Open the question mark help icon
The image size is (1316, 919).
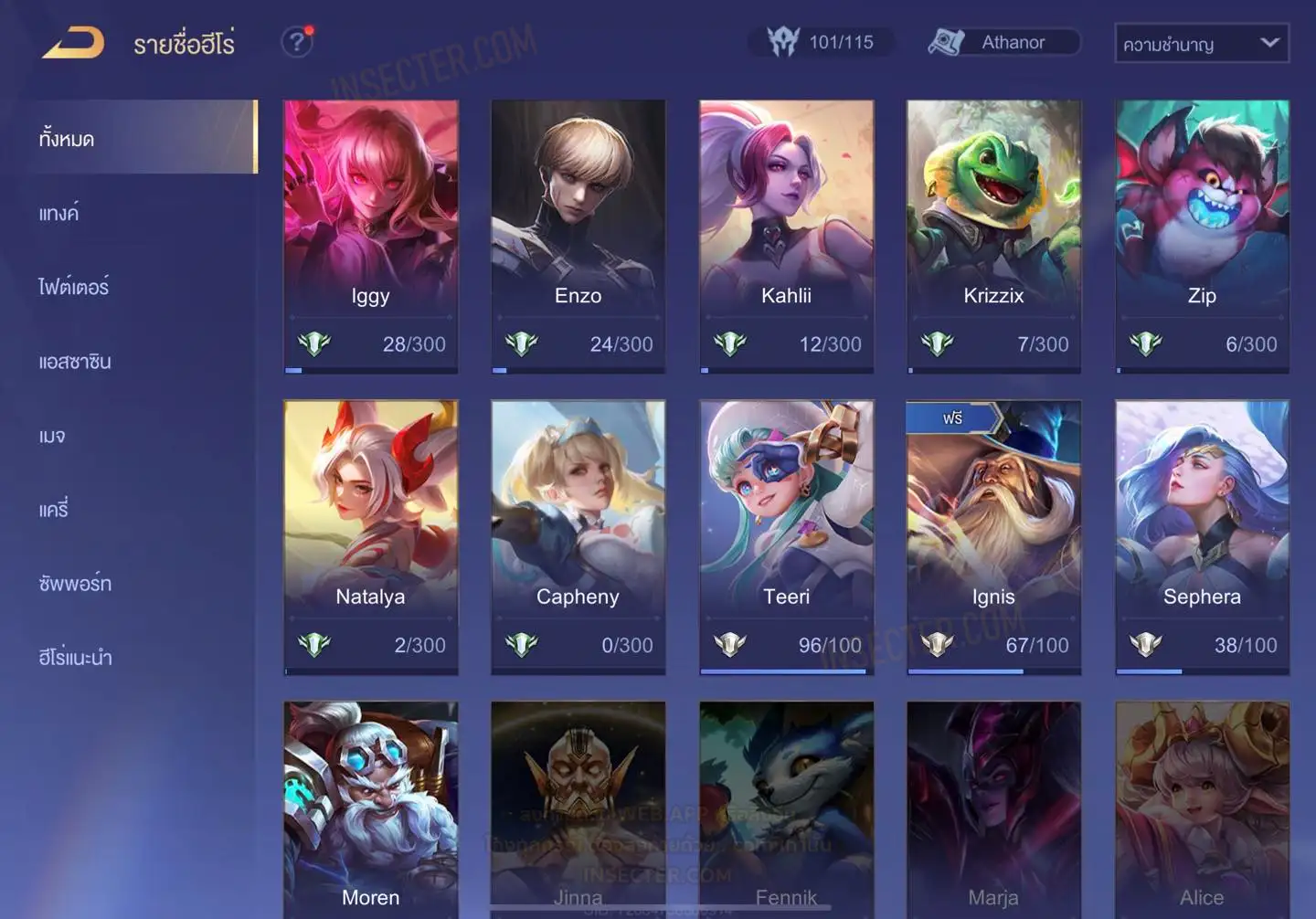point(297,42)
